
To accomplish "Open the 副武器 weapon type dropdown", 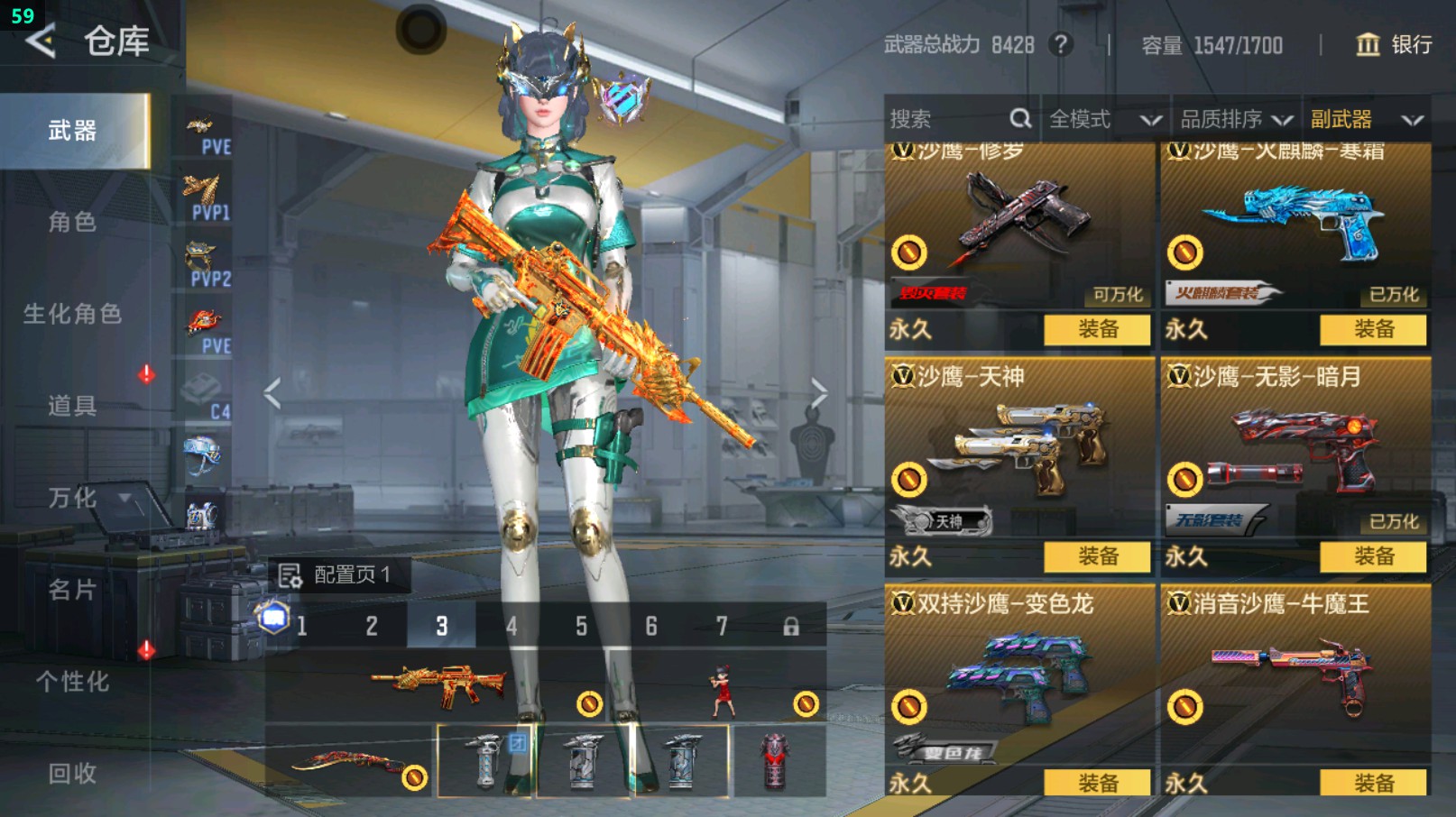I will (1366, 119).
